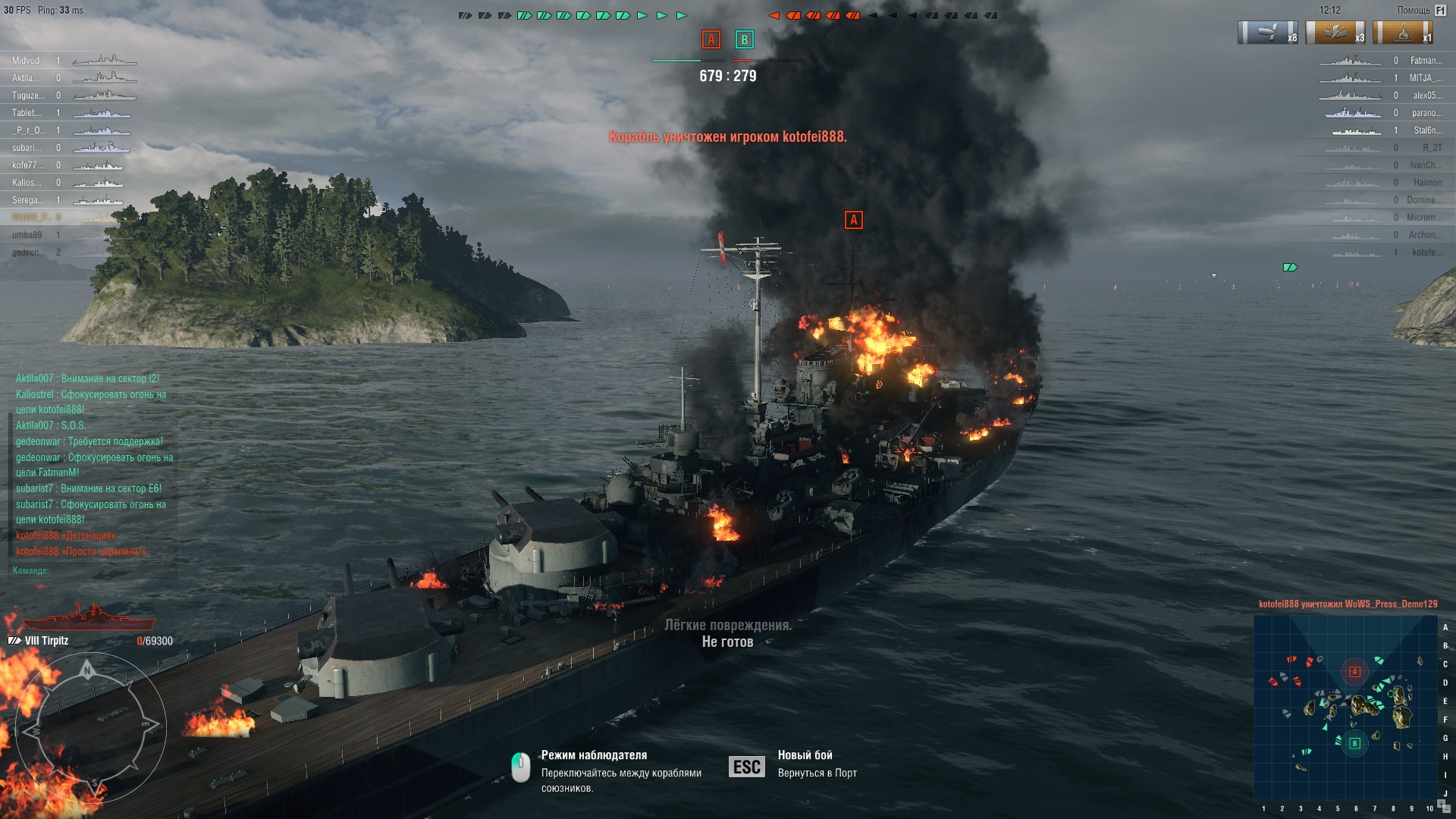Choose ally subari... from the team roster
Image resolution: width=1456 pixels, height=819 pixels.
(x=27, y=148)
